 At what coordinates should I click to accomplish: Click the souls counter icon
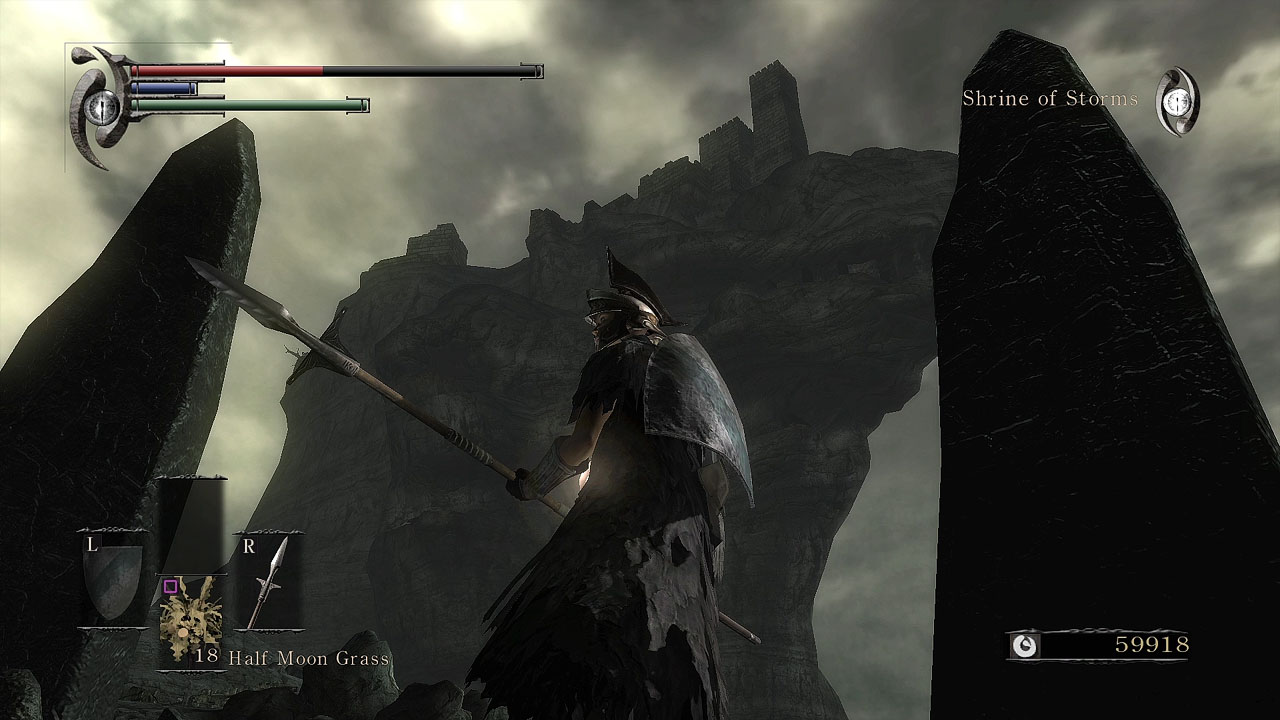(1024, 645)
